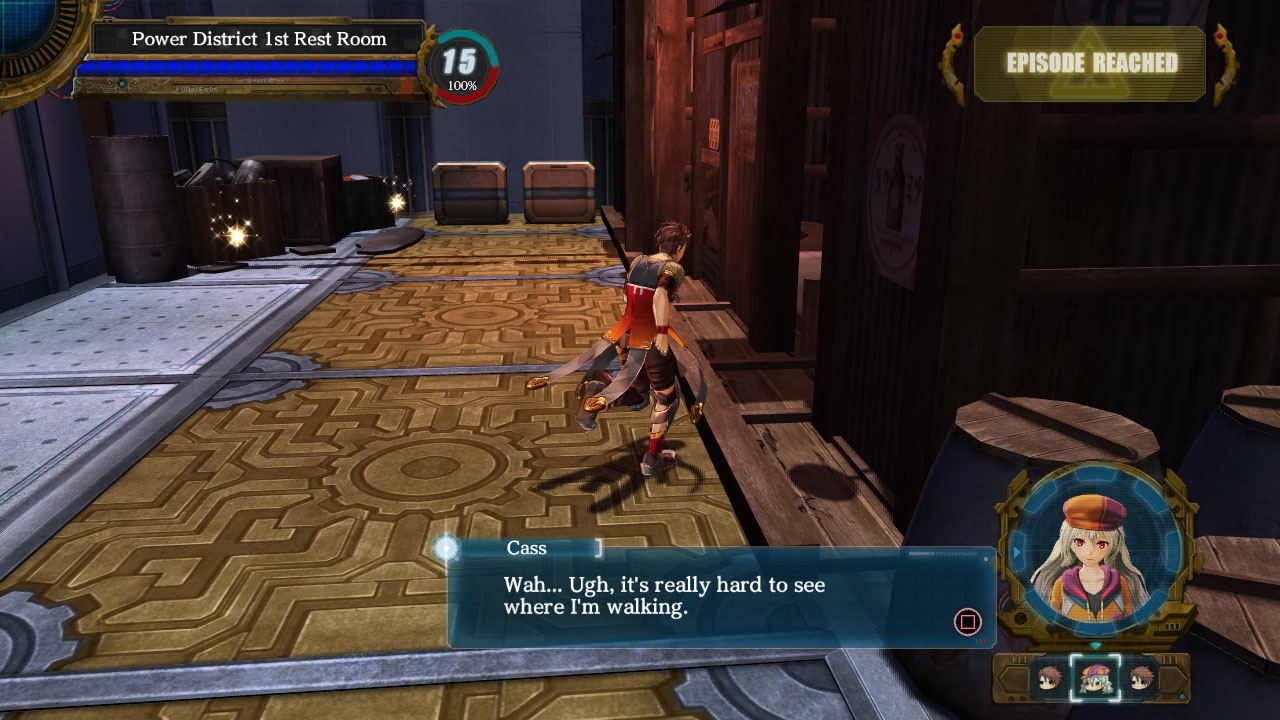Screen dimensions: 1280x720
Task: Click the Cass nameplate on the dialogue box
Action: point(527,548)
